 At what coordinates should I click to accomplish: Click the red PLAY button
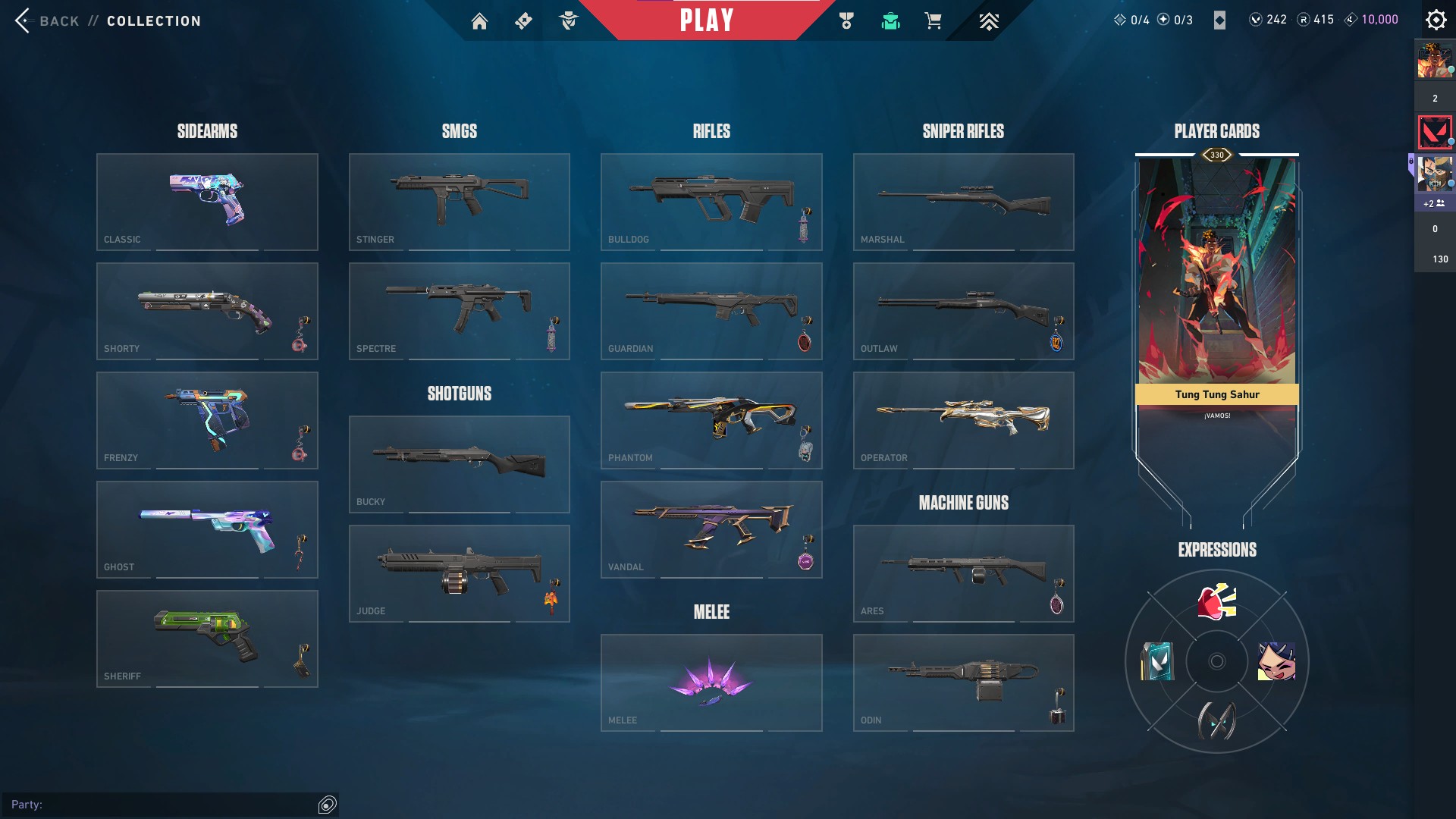tap(706, 20)
